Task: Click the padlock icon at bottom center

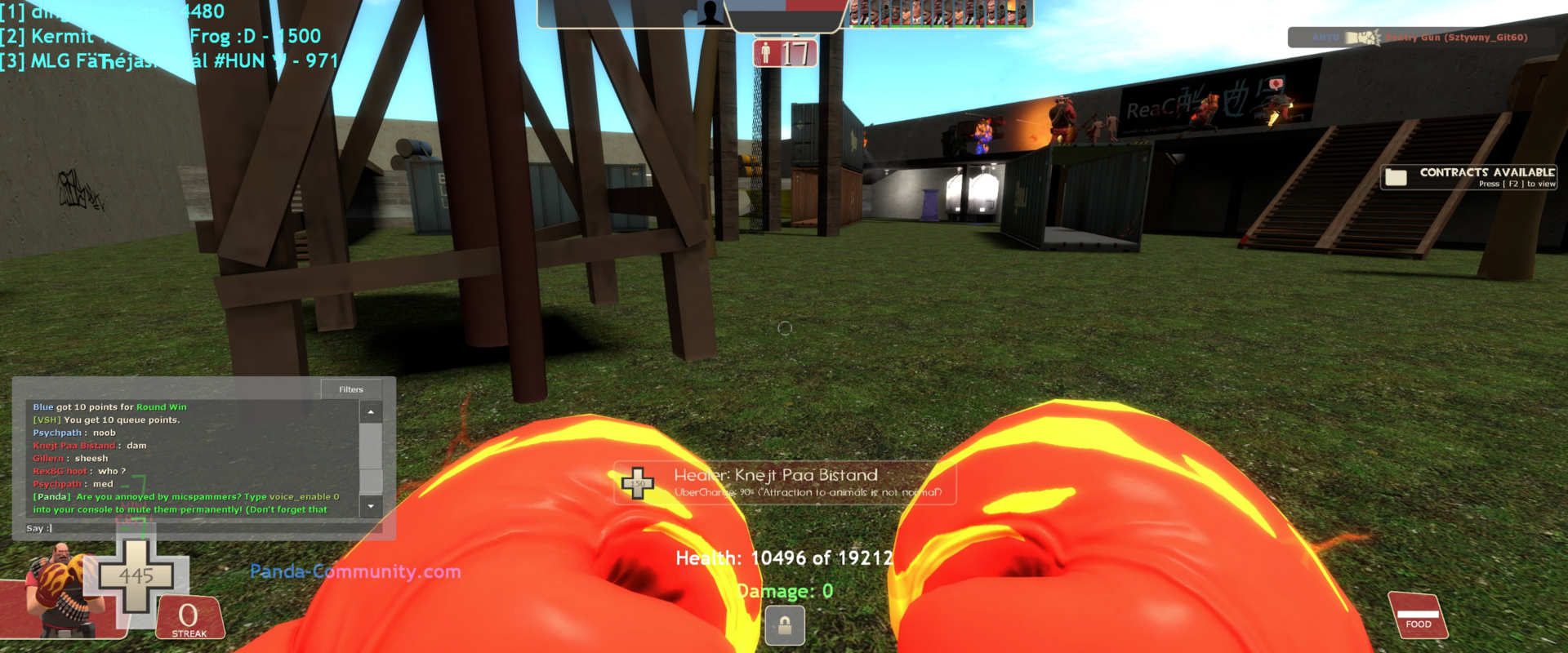Action: [x=784, y=626]
